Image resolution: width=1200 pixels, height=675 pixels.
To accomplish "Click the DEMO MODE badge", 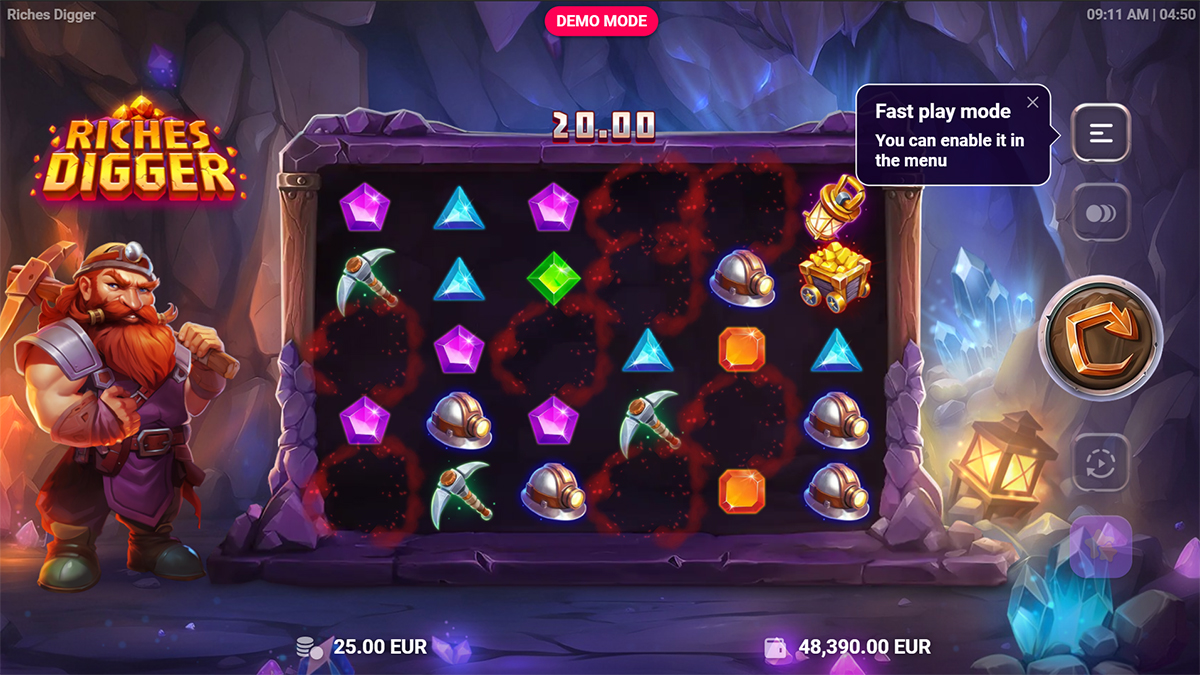I will point(602,21).
